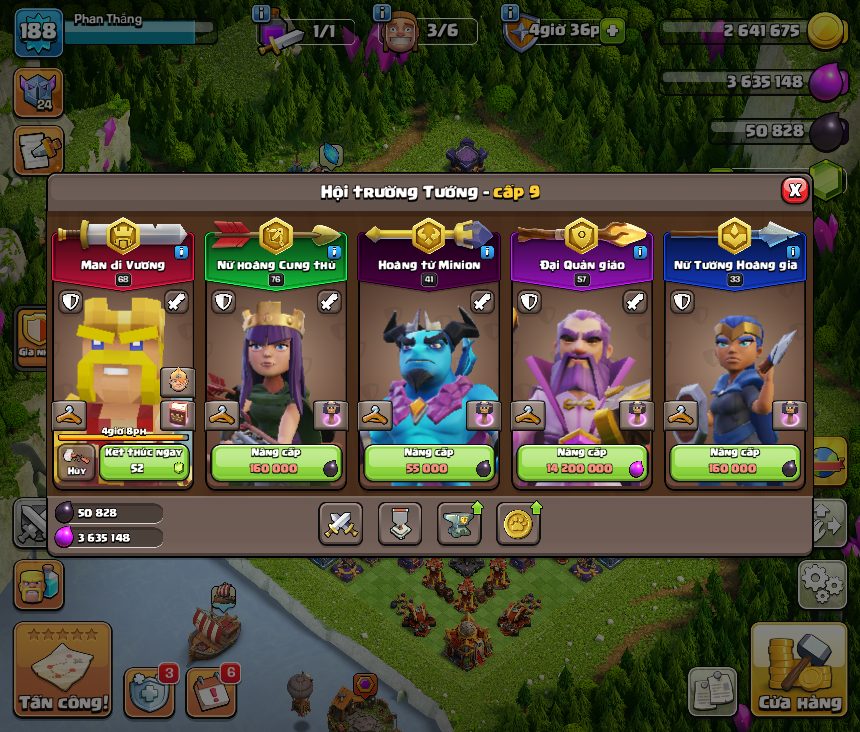Cancel the Man di Vương upgrade (Huỷ)
860x732 pixels.
(x=76, y=463)
